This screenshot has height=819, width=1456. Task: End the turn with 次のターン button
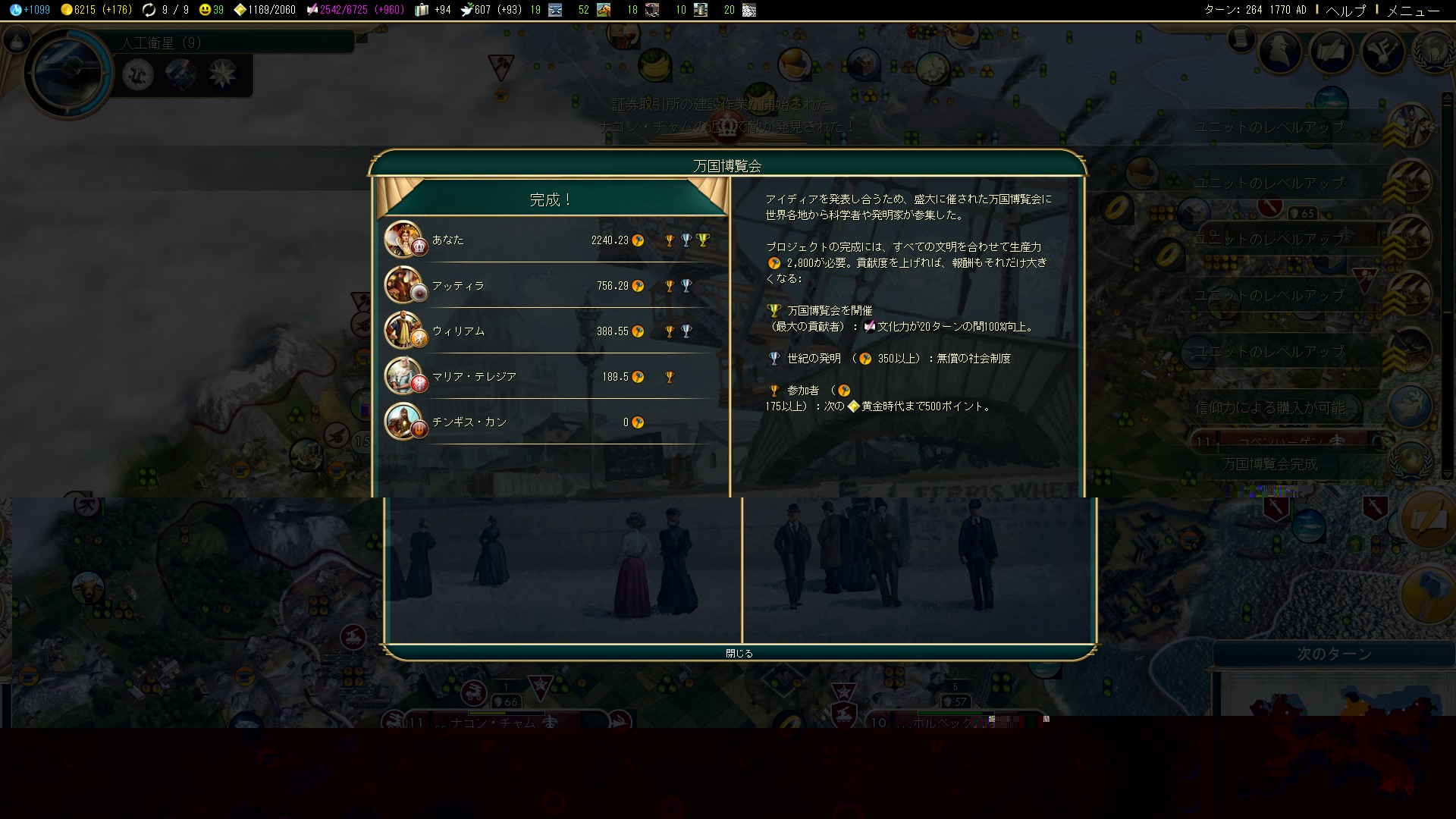1333,654
